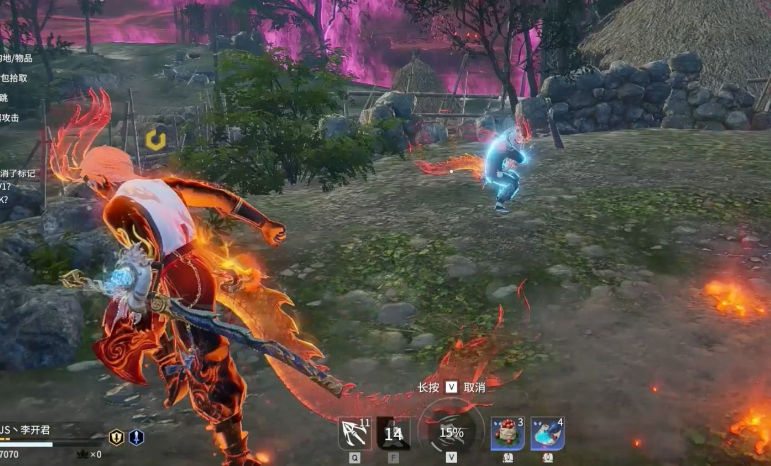The width and height of the screenshot is (771, 466).
Task: Activate the grappling hook skill icon
Action: [355, 434]
